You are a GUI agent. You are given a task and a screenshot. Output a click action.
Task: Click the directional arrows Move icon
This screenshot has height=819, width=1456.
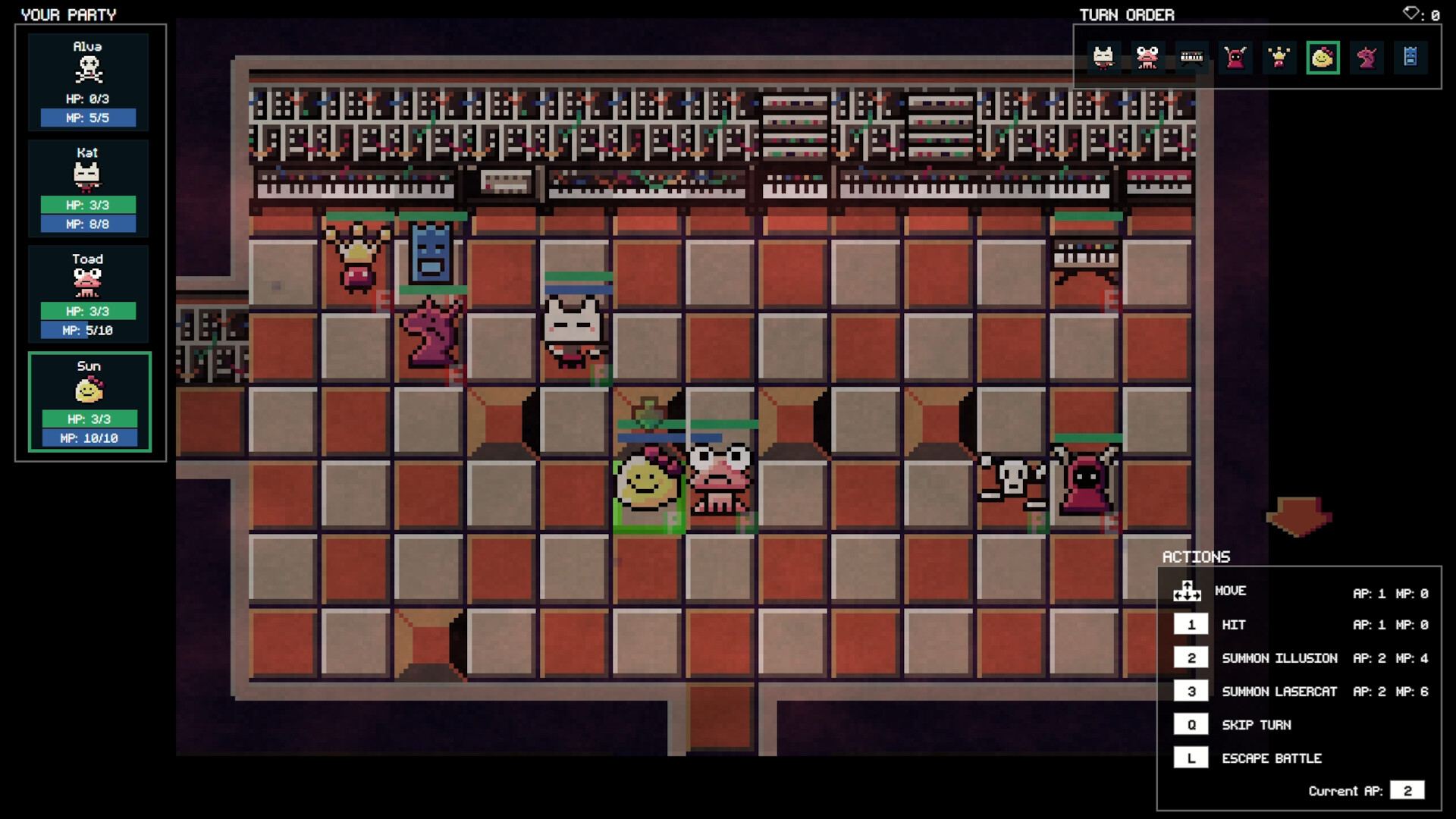point(1187,592)
